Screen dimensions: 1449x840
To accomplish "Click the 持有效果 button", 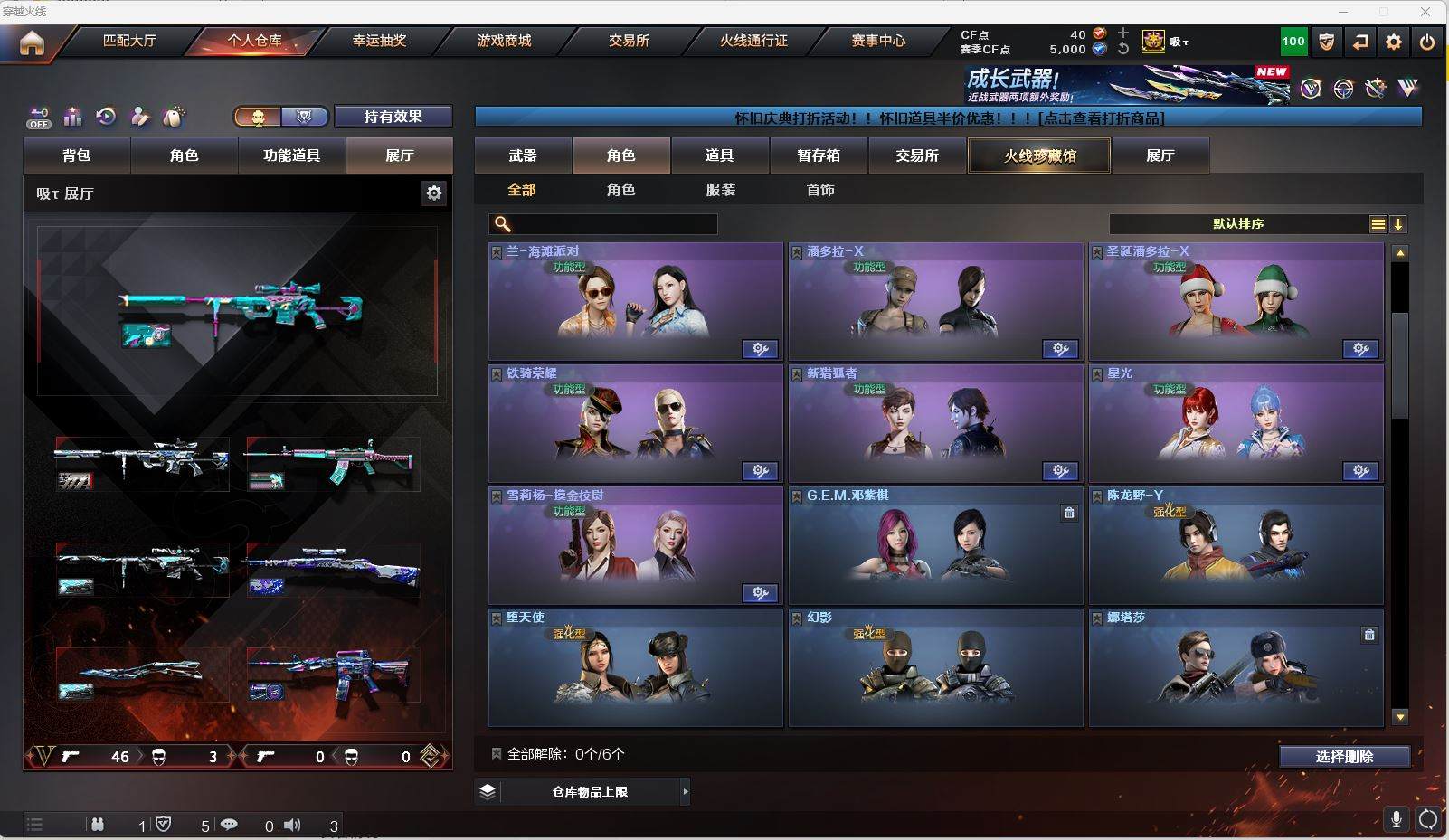I will tap(393, 117).
